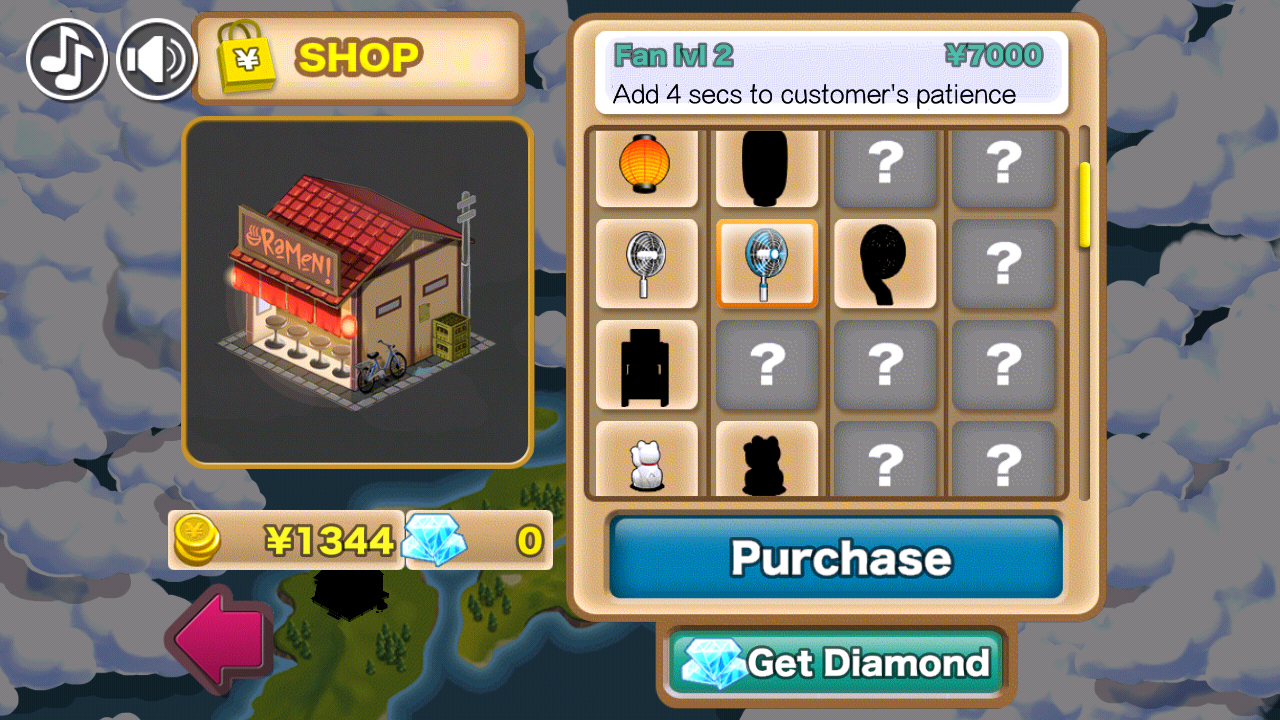Image resolution: width=1280 pixels, height=720 pixels.
Task: Open the Get Diamond store
Action: tap(835, 662)
